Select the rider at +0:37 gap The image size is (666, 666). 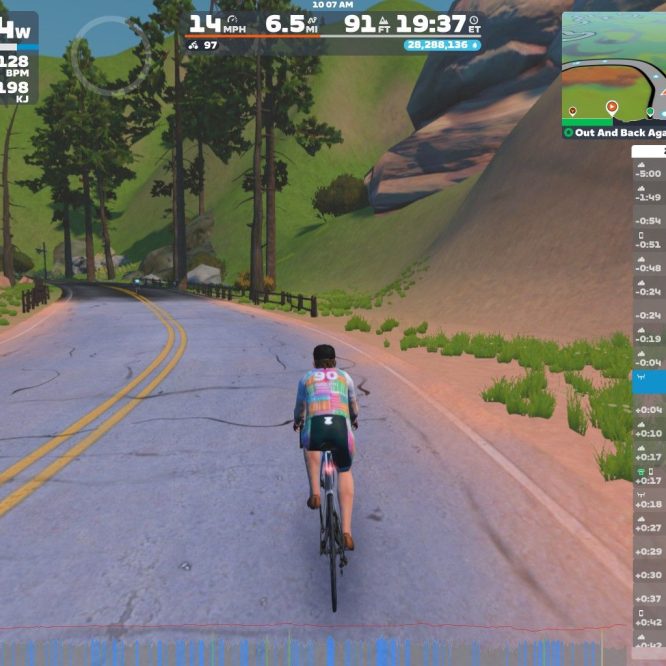(x=649, y=596)
